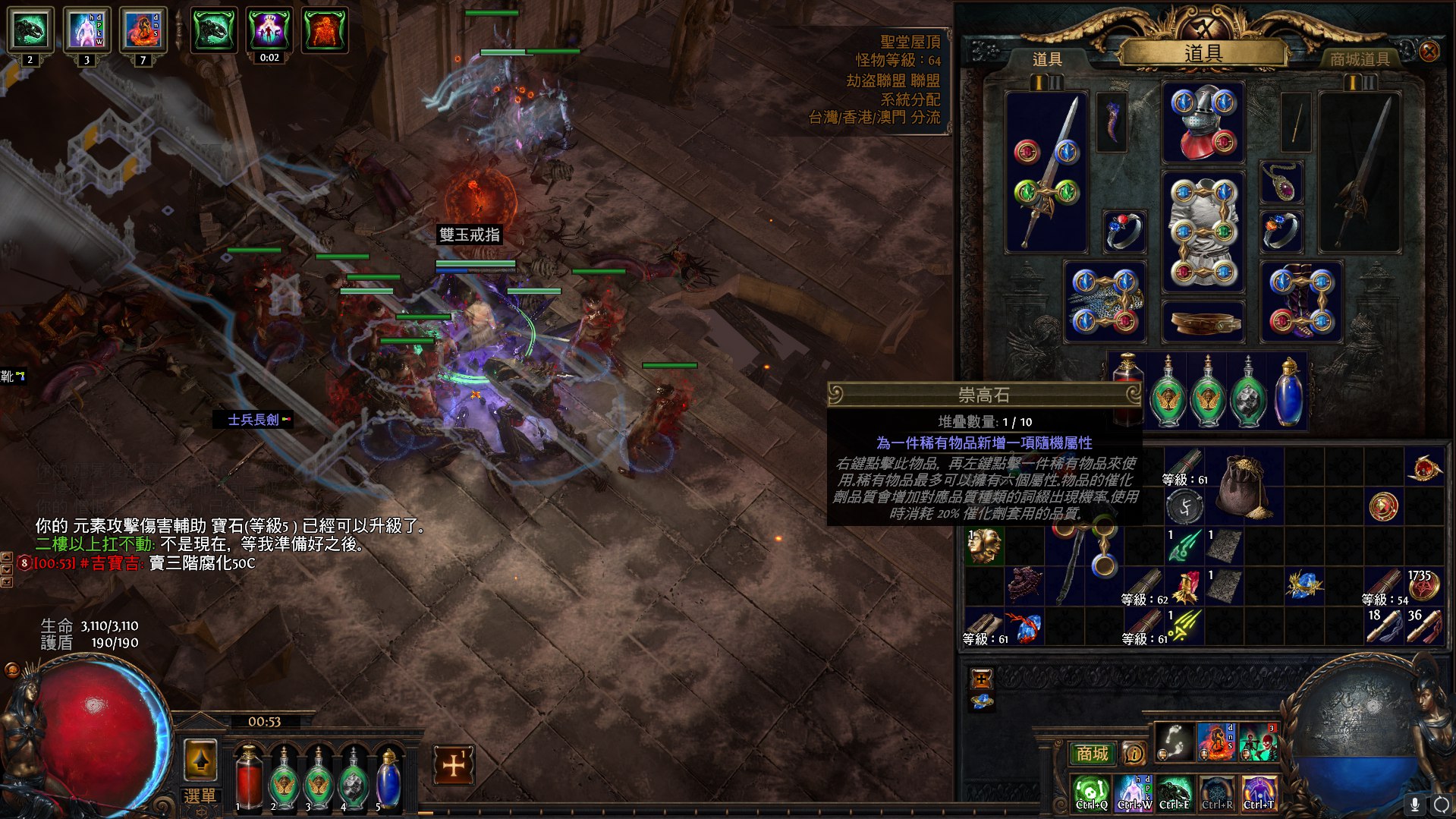The width and height of the screenshot is (1456, 819).
Task: Toggle the microphone icon
Action: click(x=1414, y=804)
